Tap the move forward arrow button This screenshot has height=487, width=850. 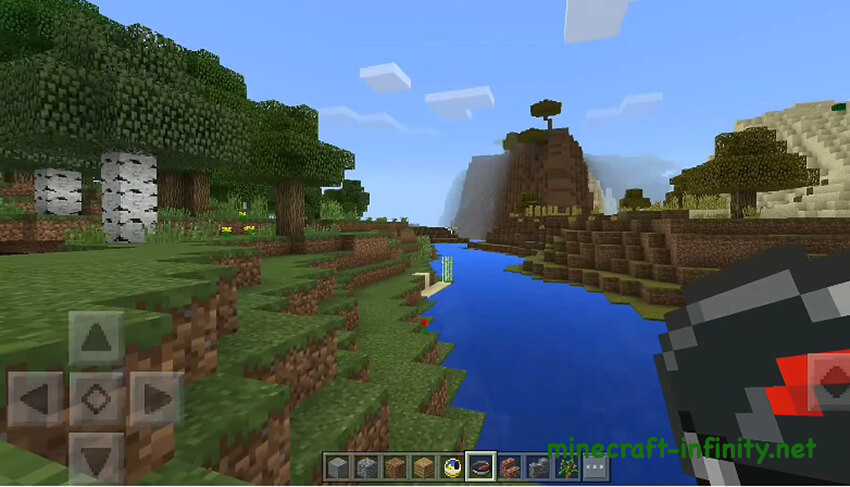click(96, 339)
